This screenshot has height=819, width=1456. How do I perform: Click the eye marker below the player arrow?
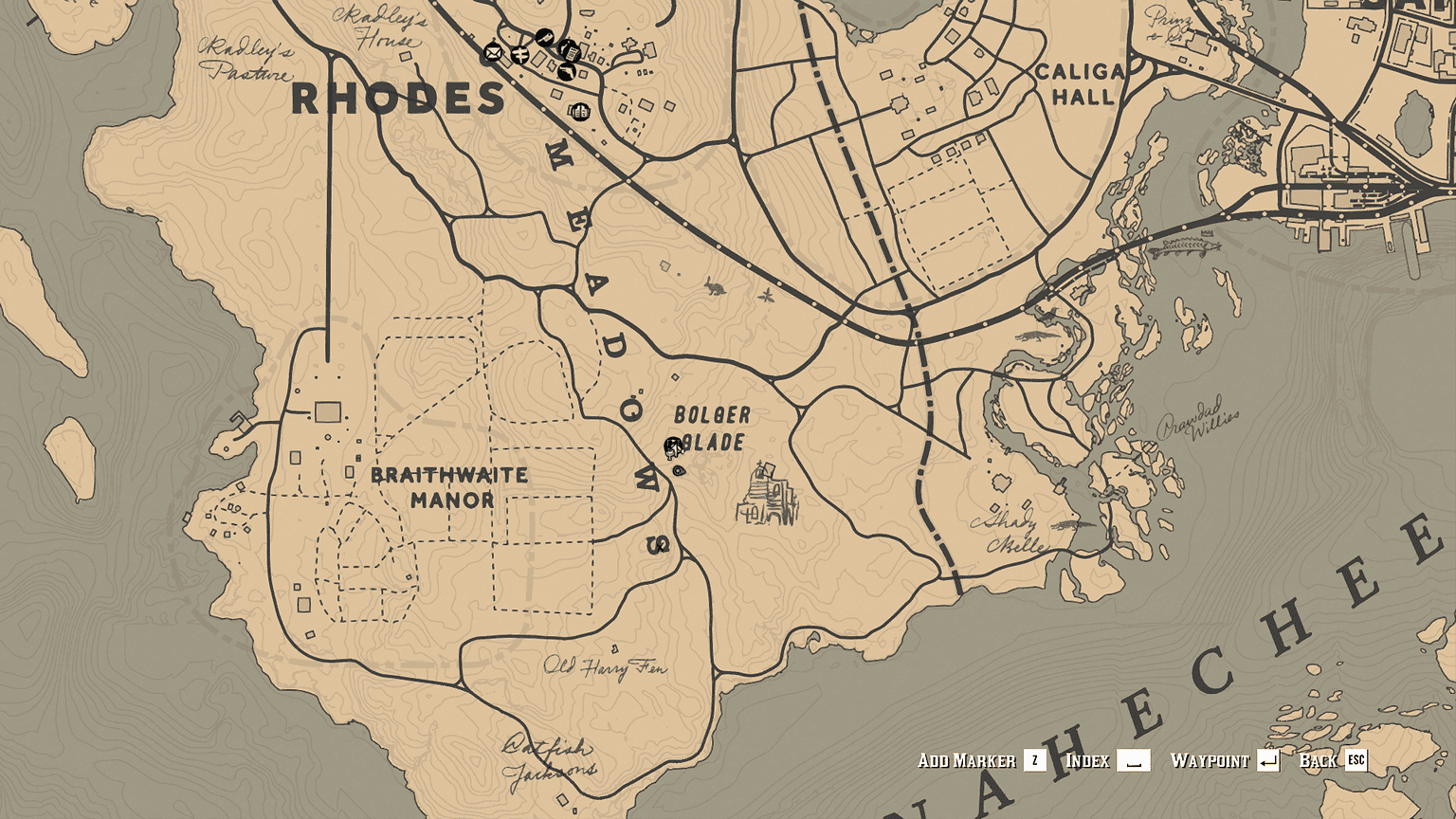(x=678, y=470)
